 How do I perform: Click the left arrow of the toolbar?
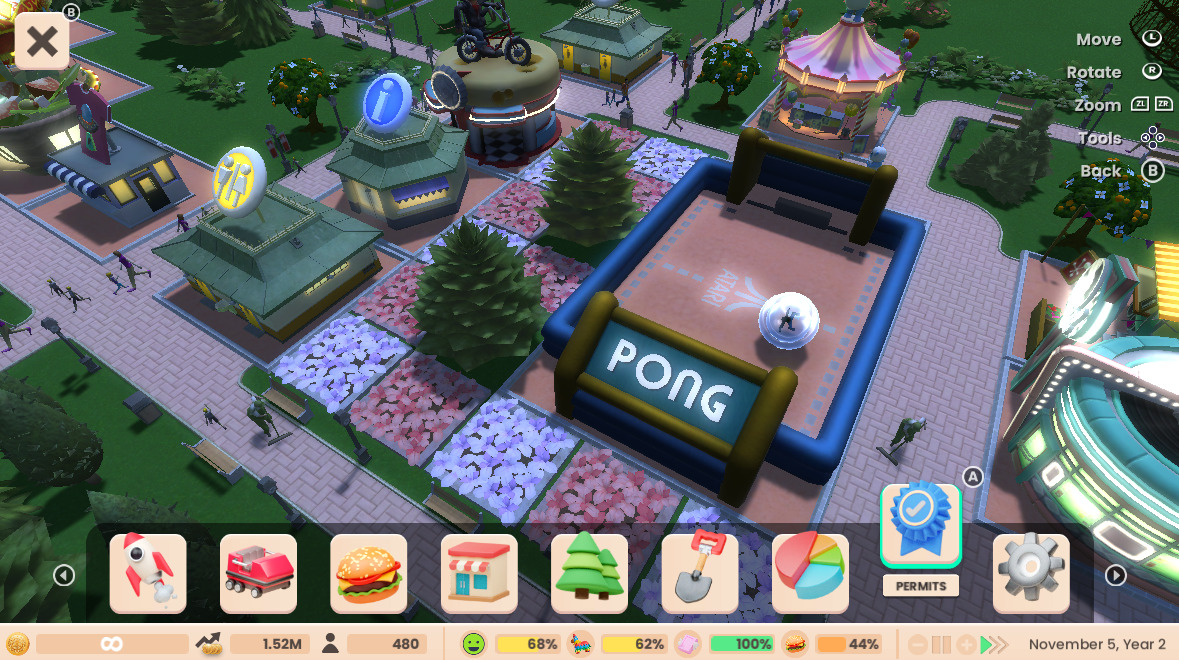(64, 575)
